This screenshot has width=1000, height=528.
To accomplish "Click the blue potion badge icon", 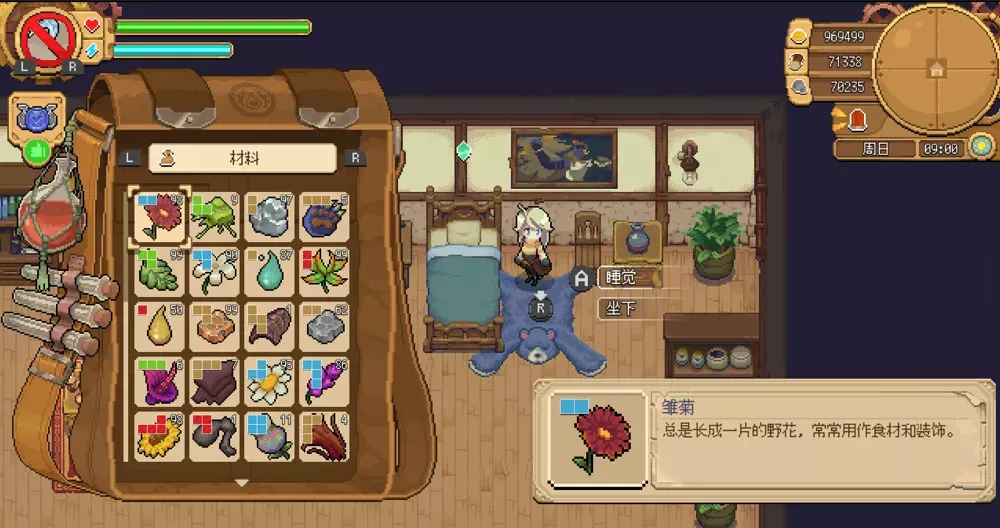I will click(38, 116).
